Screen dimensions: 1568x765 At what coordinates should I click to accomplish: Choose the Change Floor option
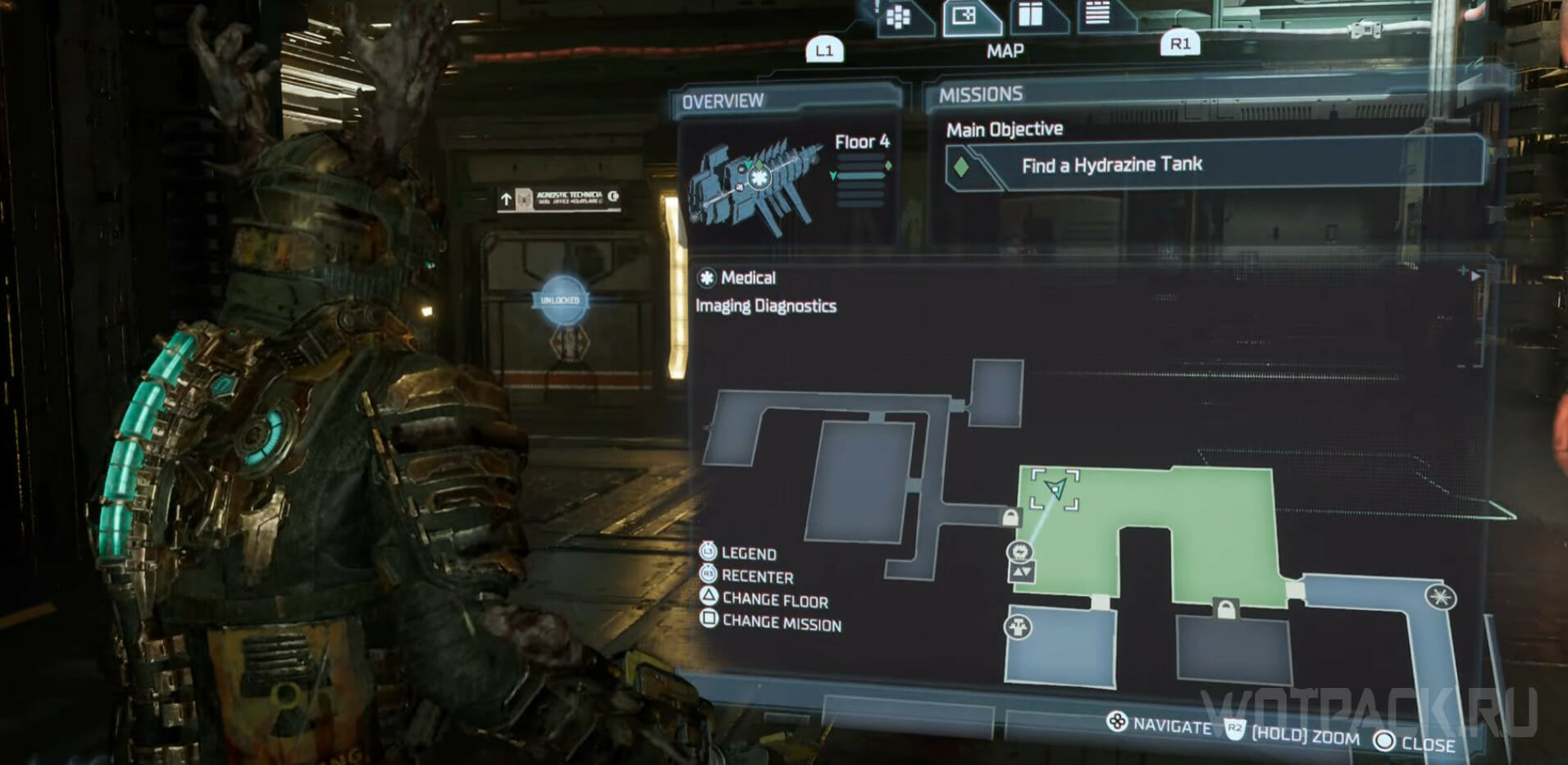[x=774, y=600]
